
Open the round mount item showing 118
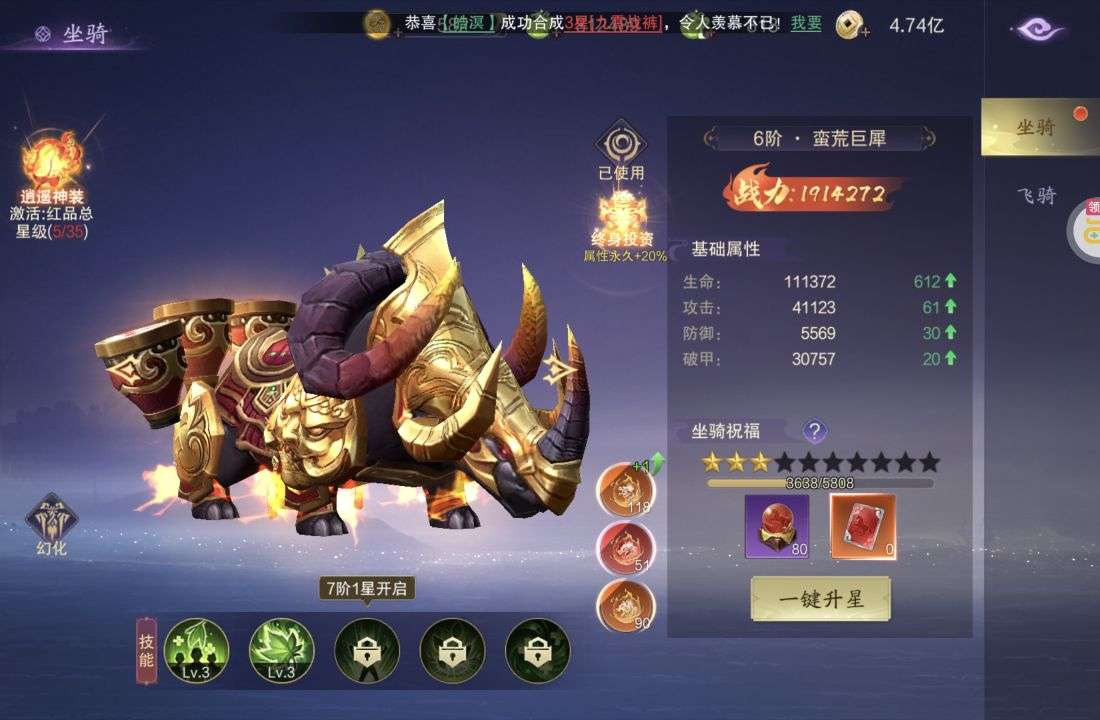coord(626,489)
